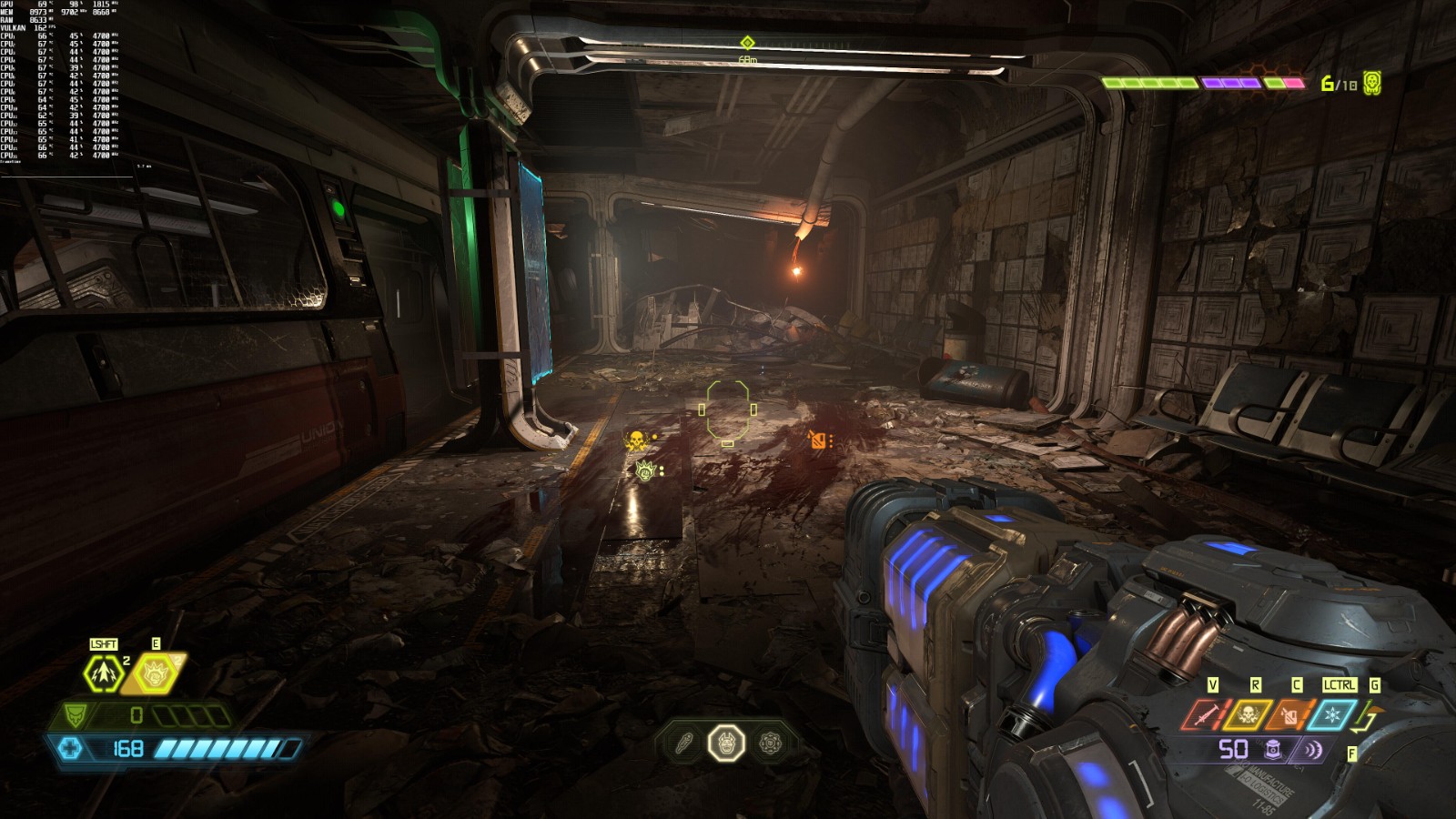This screenshot has height=819, width=1456.
Task: Select the green diamond objective marker
Action: pyautogui.click(x=747, y=43)
